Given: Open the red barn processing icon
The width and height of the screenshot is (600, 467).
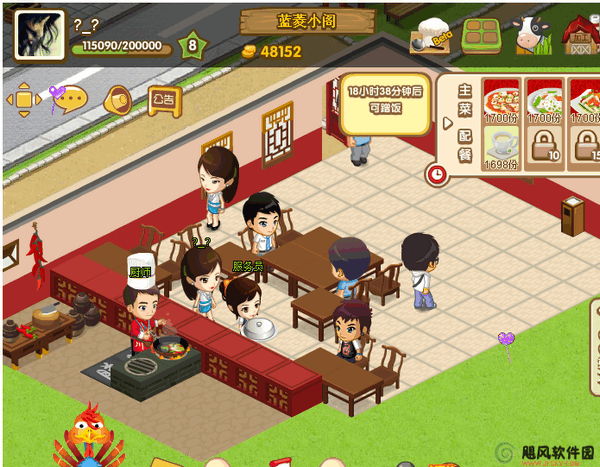Looking at the screenshot, I should pos(580,35).
